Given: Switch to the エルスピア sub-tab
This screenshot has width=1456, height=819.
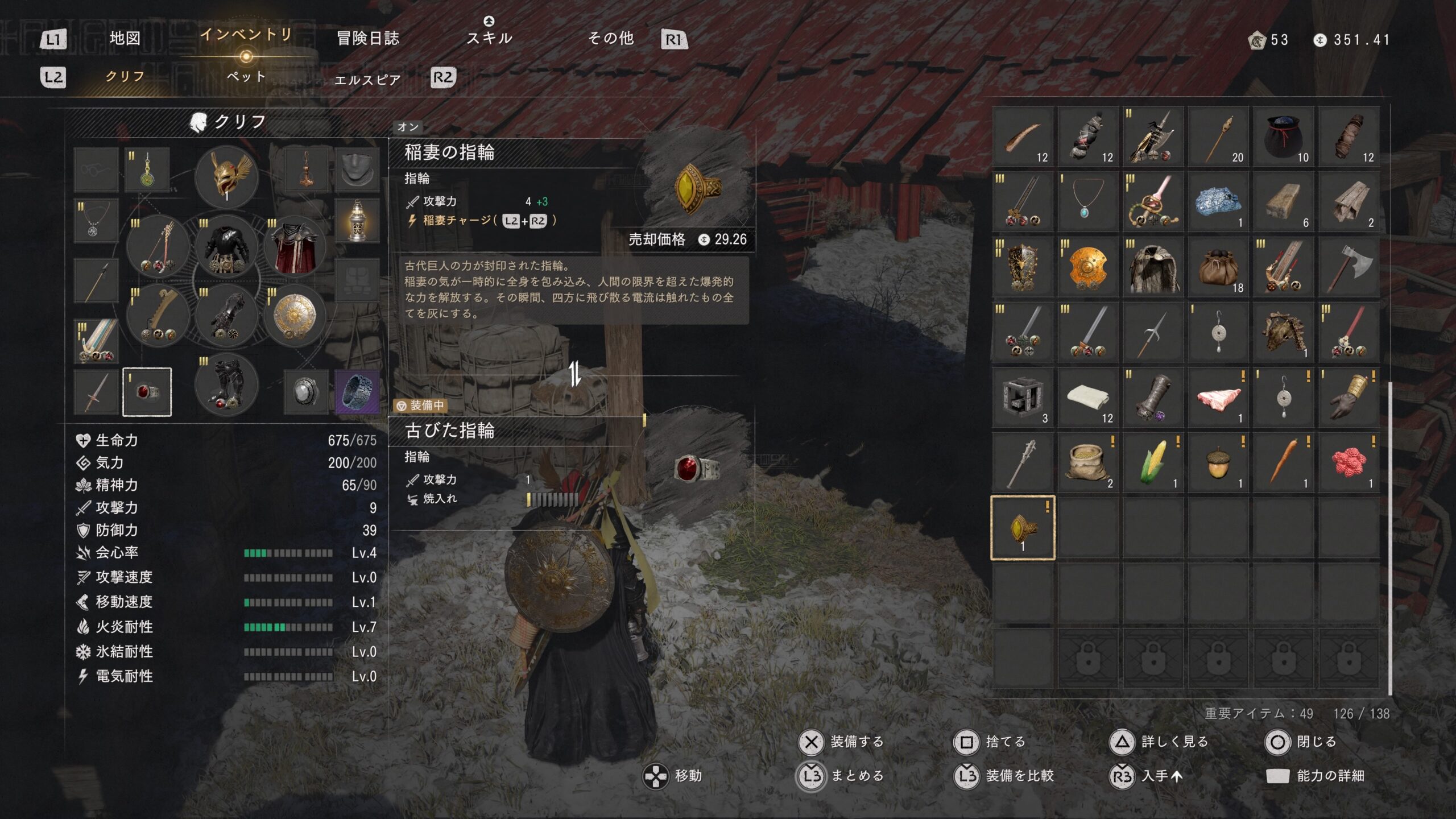Looking at the screenshot, I should tap(367, 80).
